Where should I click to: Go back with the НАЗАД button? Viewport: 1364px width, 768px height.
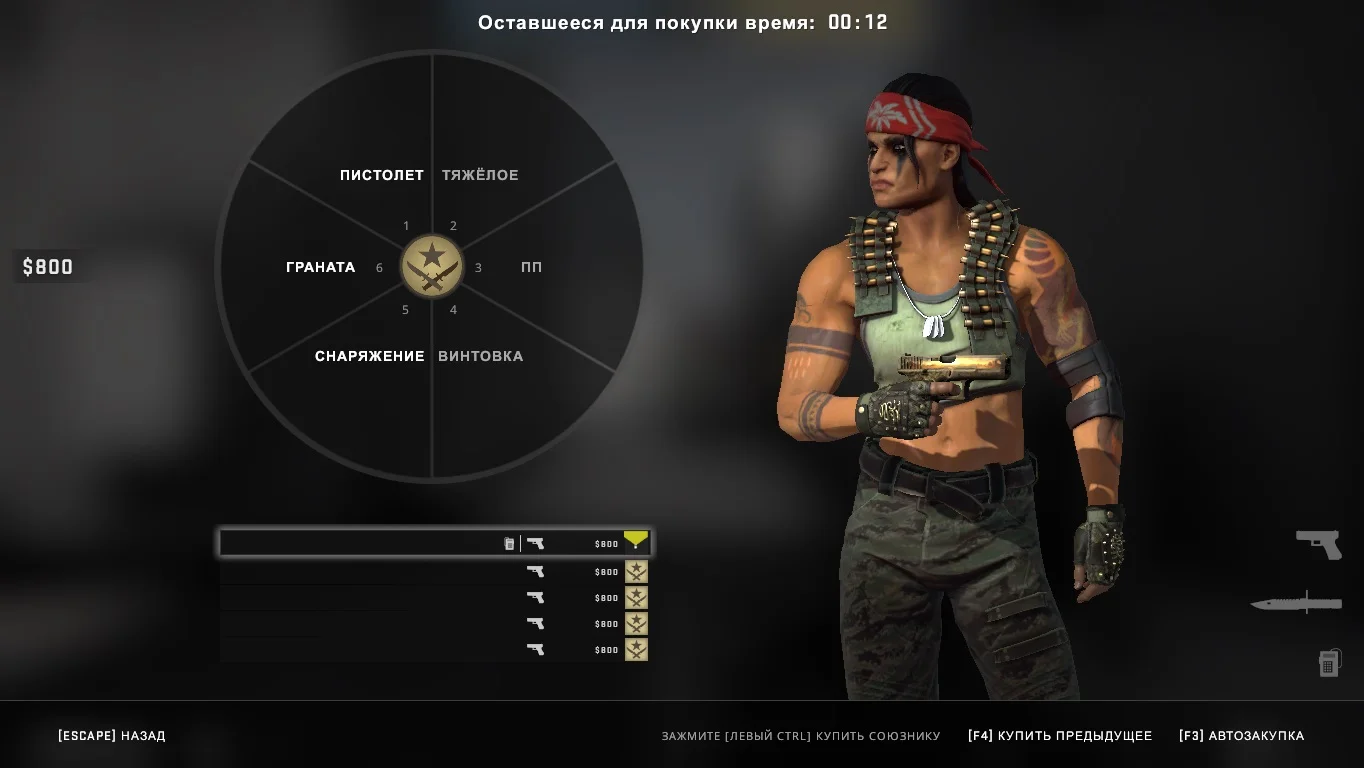pyautogui.click(x=112, y=736)
